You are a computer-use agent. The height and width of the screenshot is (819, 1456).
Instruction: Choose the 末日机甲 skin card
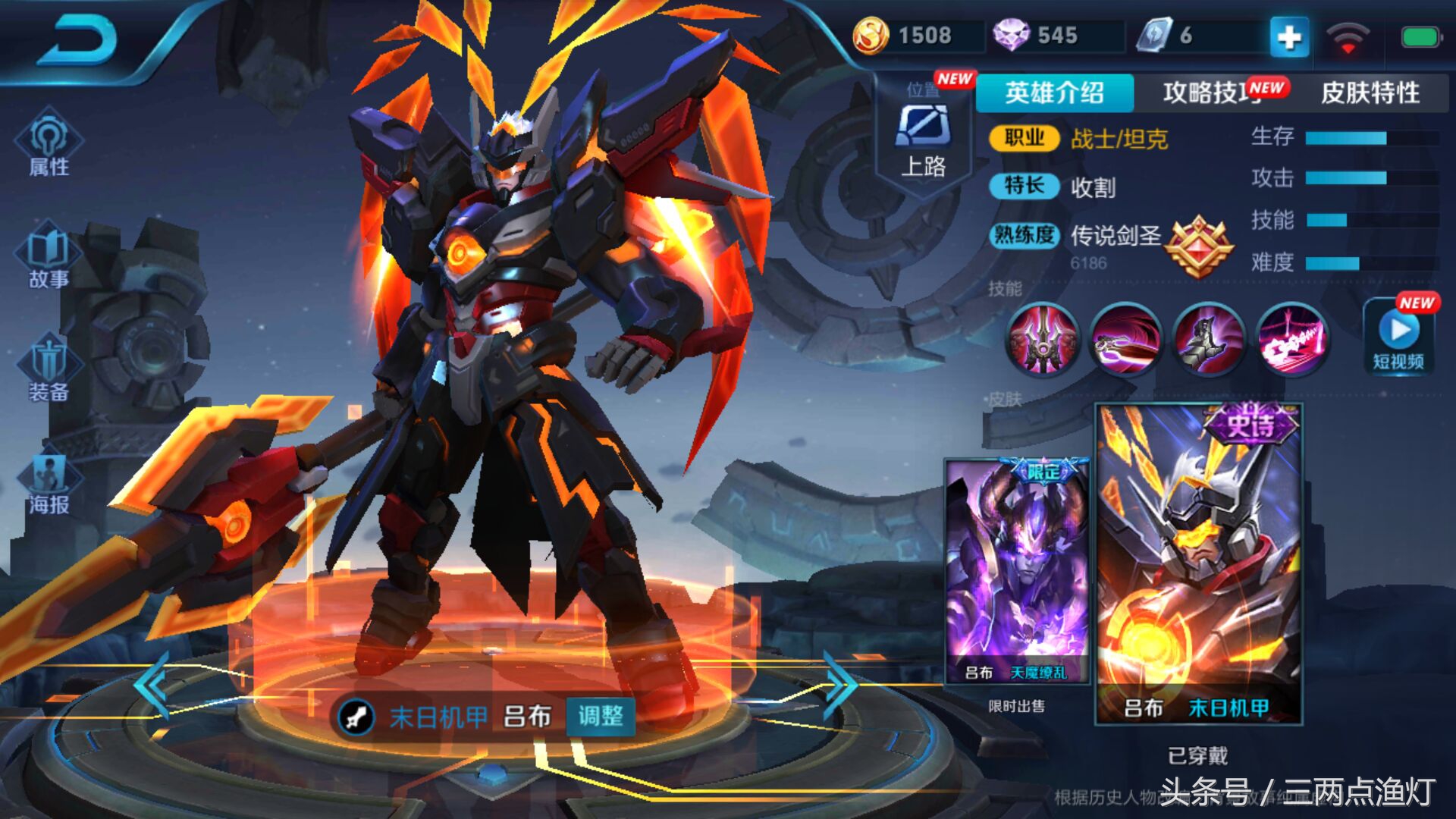pyautogui.click(x=1198, y=563)
